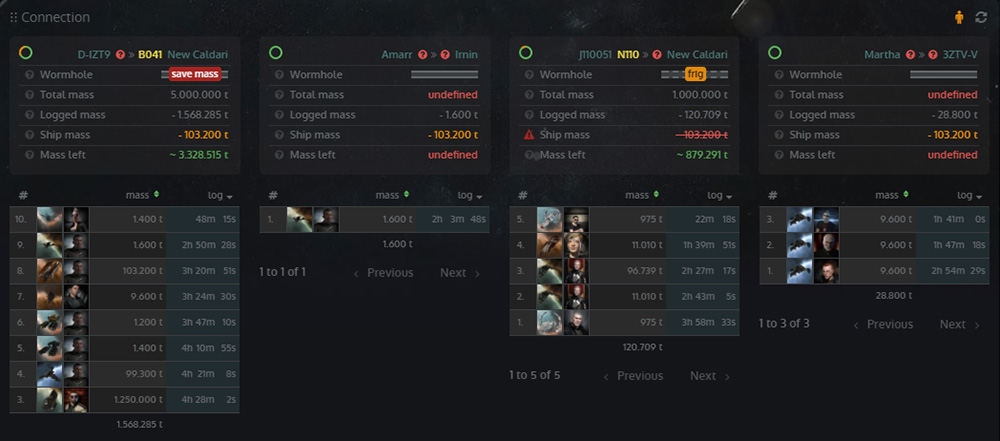This screenshot has width=1000, height=441.
Task: Go to Next page under the J110051 jump table
Action: tap(709, 376)
